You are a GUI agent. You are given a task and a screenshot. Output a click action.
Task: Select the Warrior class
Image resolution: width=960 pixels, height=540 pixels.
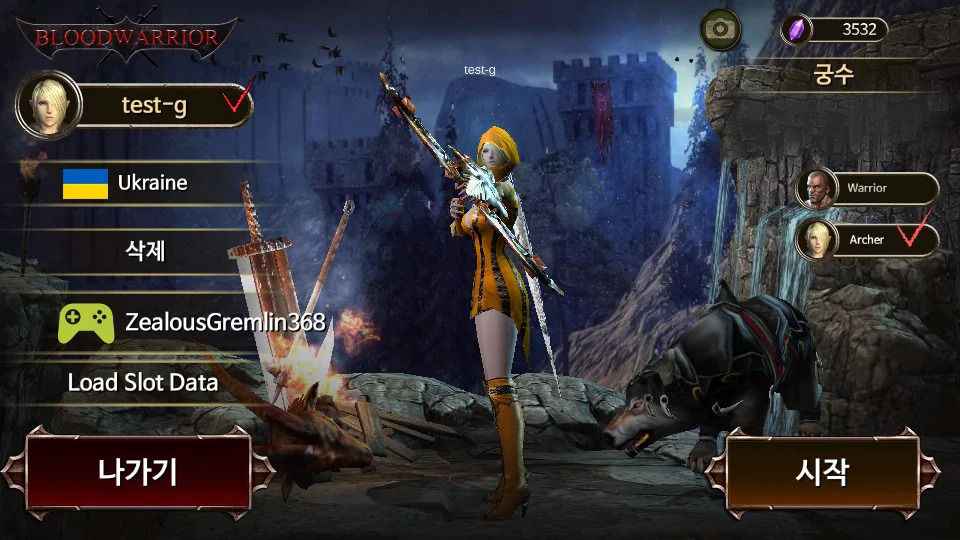tap(866, 188)
